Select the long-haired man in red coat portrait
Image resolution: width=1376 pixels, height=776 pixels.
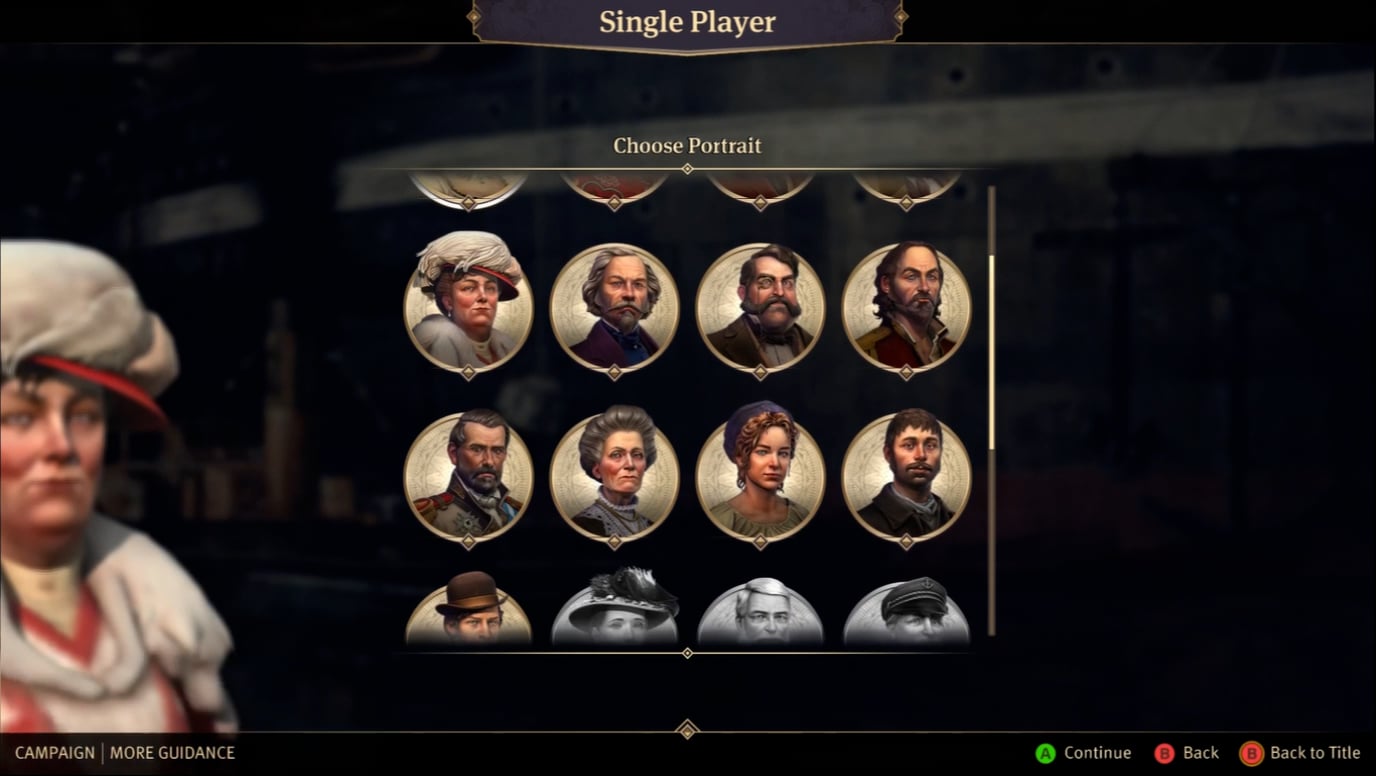tap(906, 307)
